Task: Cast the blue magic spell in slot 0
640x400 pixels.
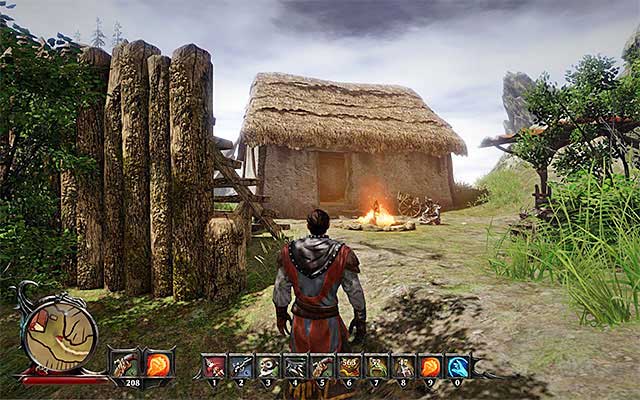Action: coord(458,366)
